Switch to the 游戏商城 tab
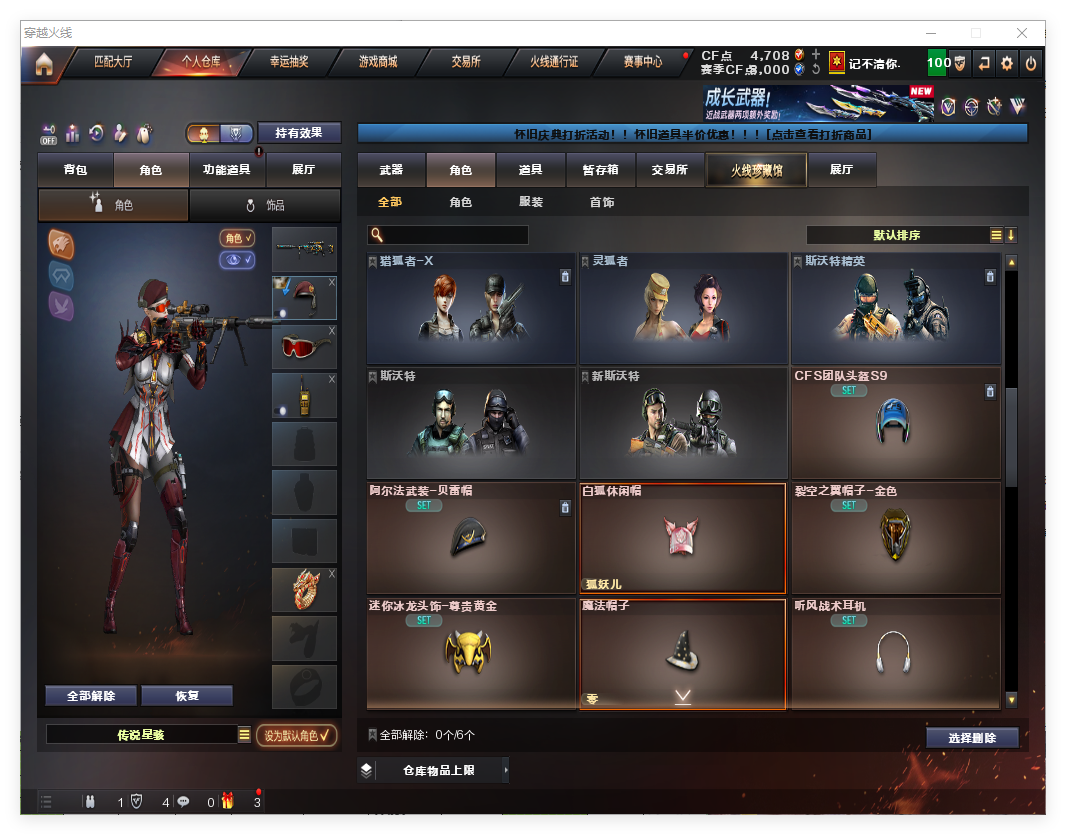 377,62
